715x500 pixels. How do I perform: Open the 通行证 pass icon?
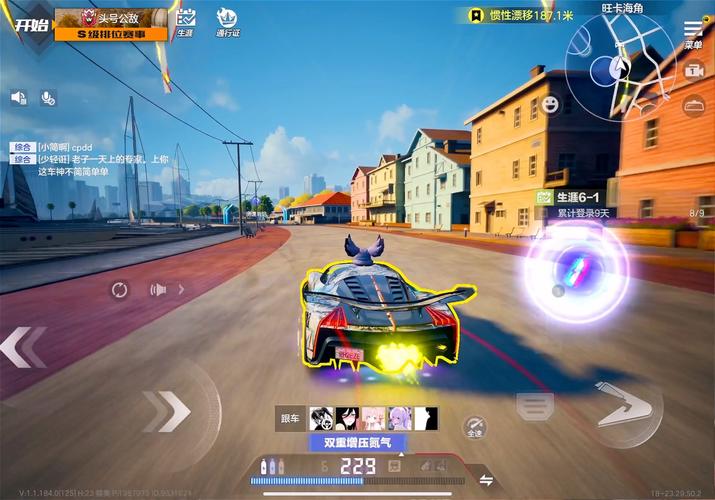[228, 22]
